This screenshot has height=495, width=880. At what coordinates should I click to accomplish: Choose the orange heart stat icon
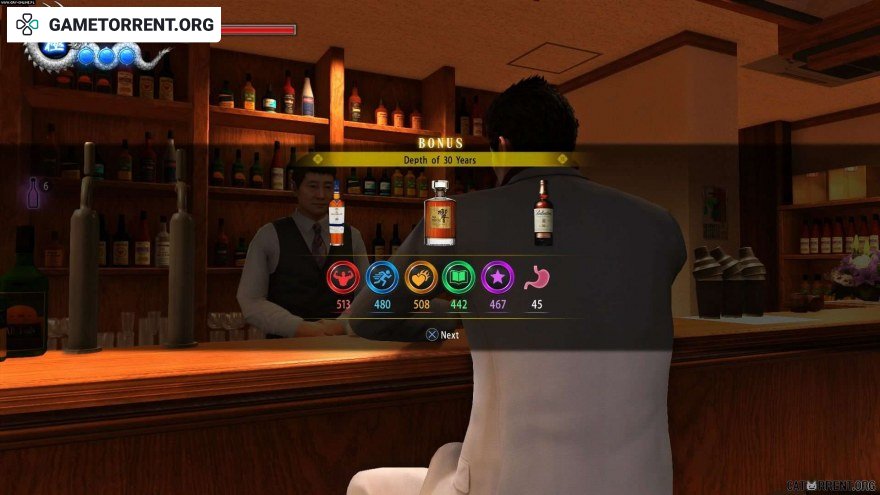[421, 277]
